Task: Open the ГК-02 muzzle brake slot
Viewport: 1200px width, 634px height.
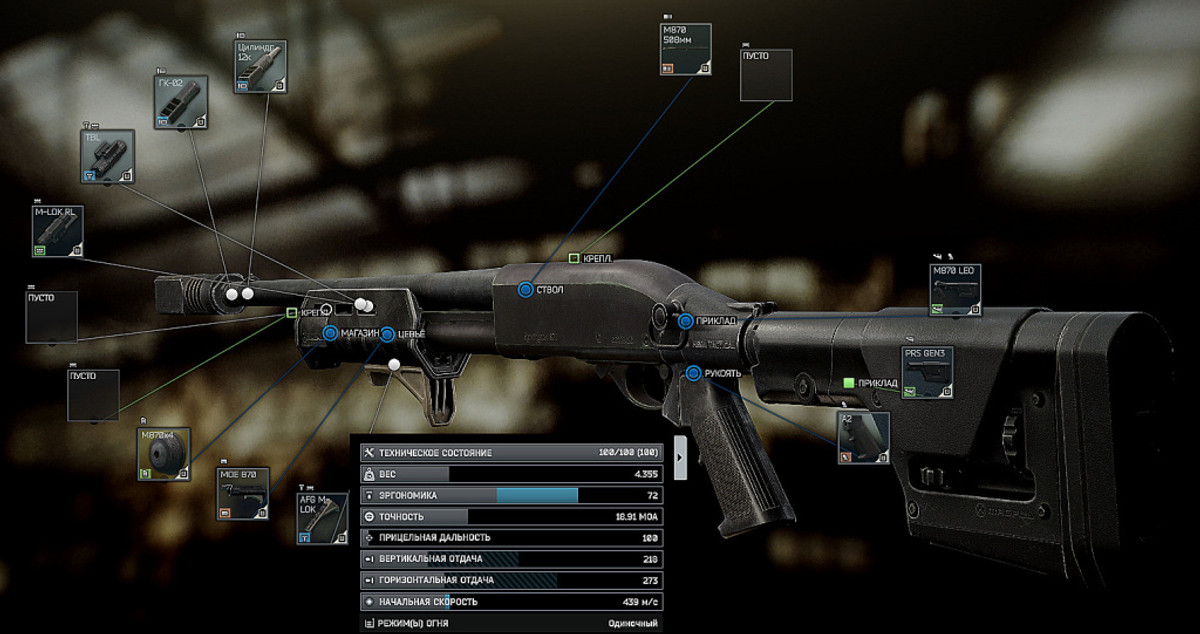Action: pos(181,102)
